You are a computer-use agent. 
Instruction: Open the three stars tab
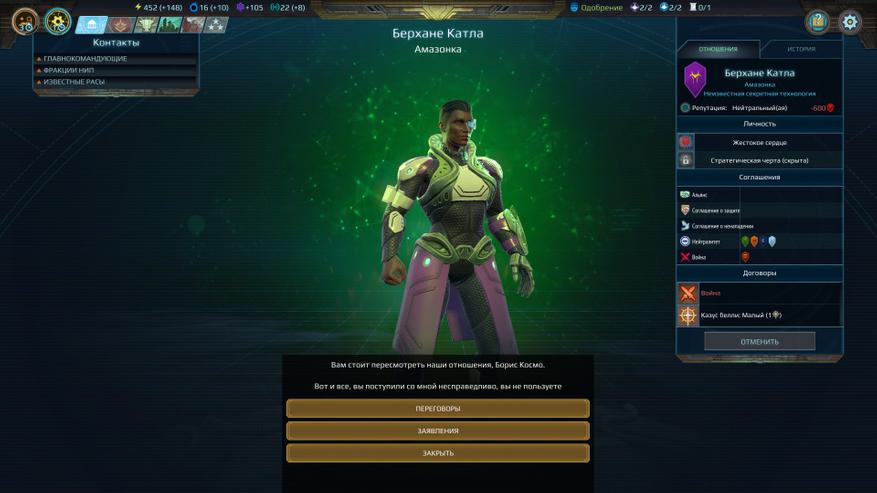coord(215,25)
